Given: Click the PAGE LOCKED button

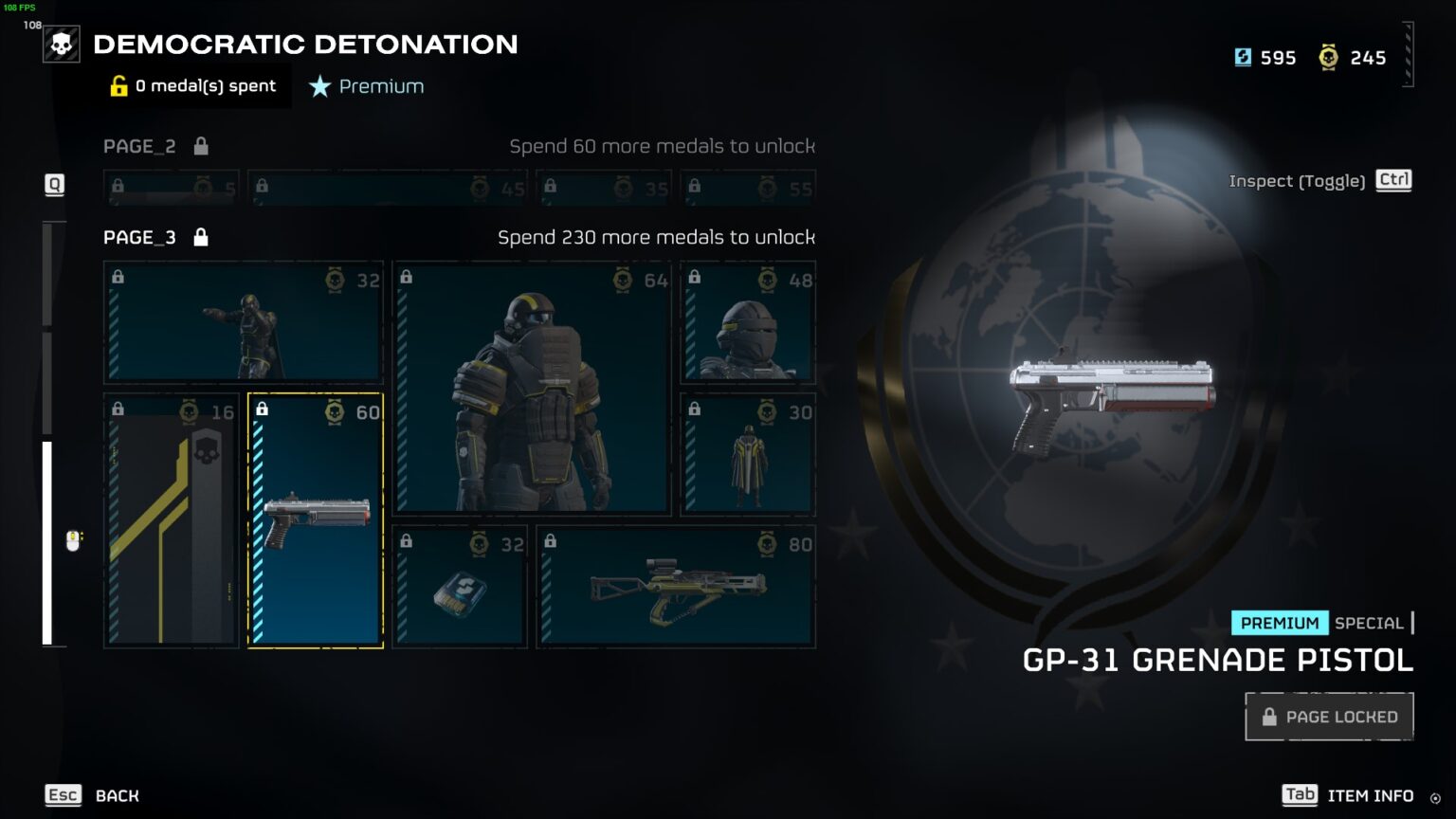Looking at the screenshot, I should [1329, 716].
